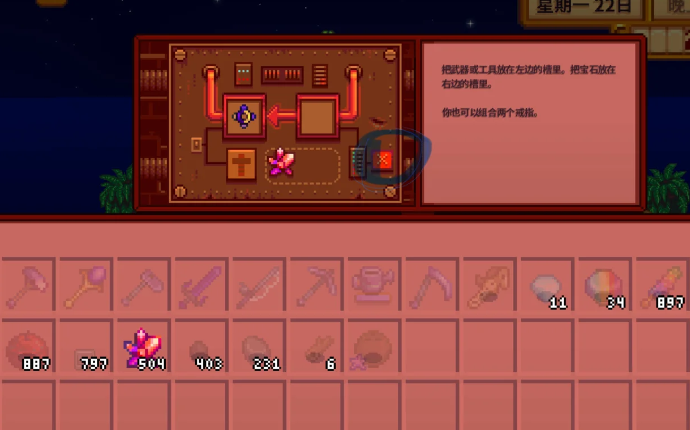Select the watering can slot
The height and width of the screenshot is (430, 690).
pos(374,288)
